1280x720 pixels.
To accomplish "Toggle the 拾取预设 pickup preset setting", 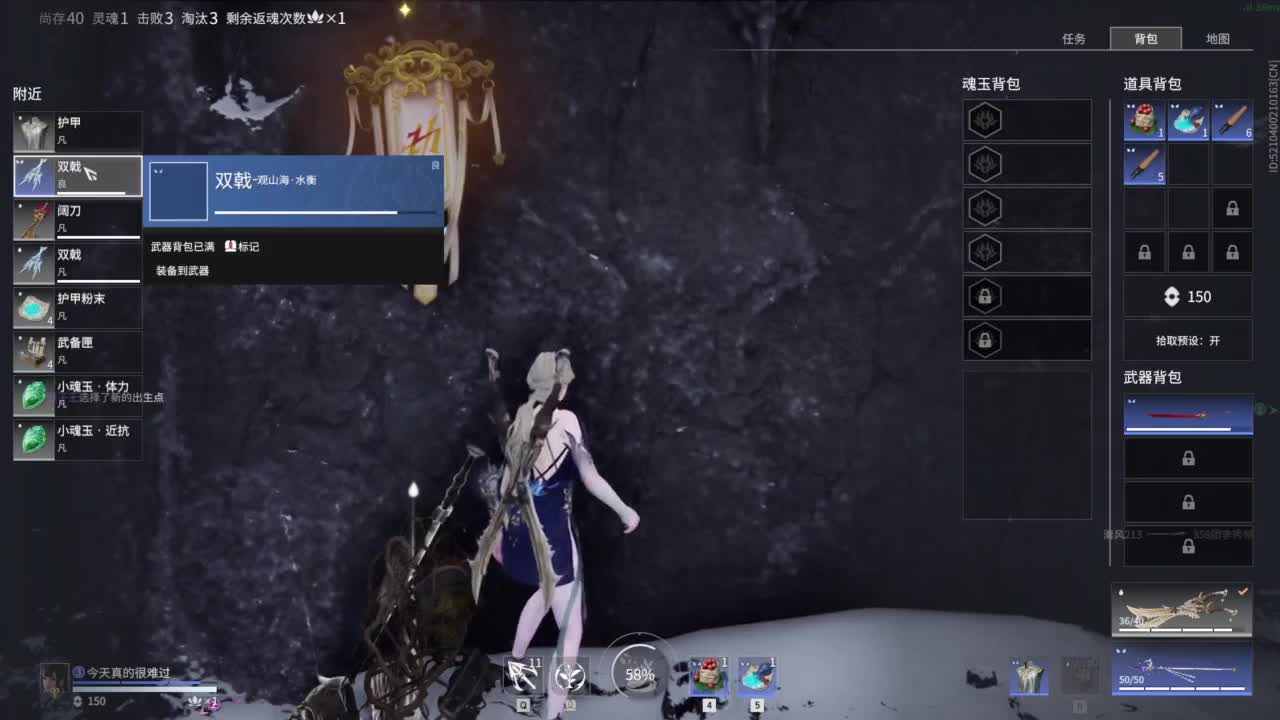I will [1188, 340].
